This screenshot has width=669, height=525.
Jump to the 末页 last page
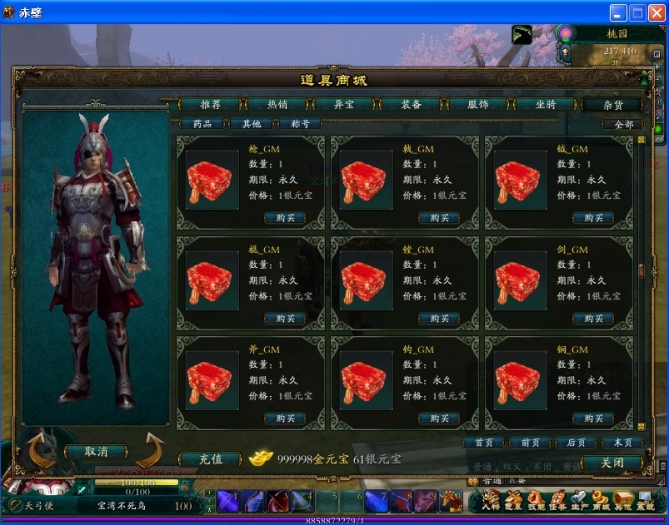click(621, 442)
